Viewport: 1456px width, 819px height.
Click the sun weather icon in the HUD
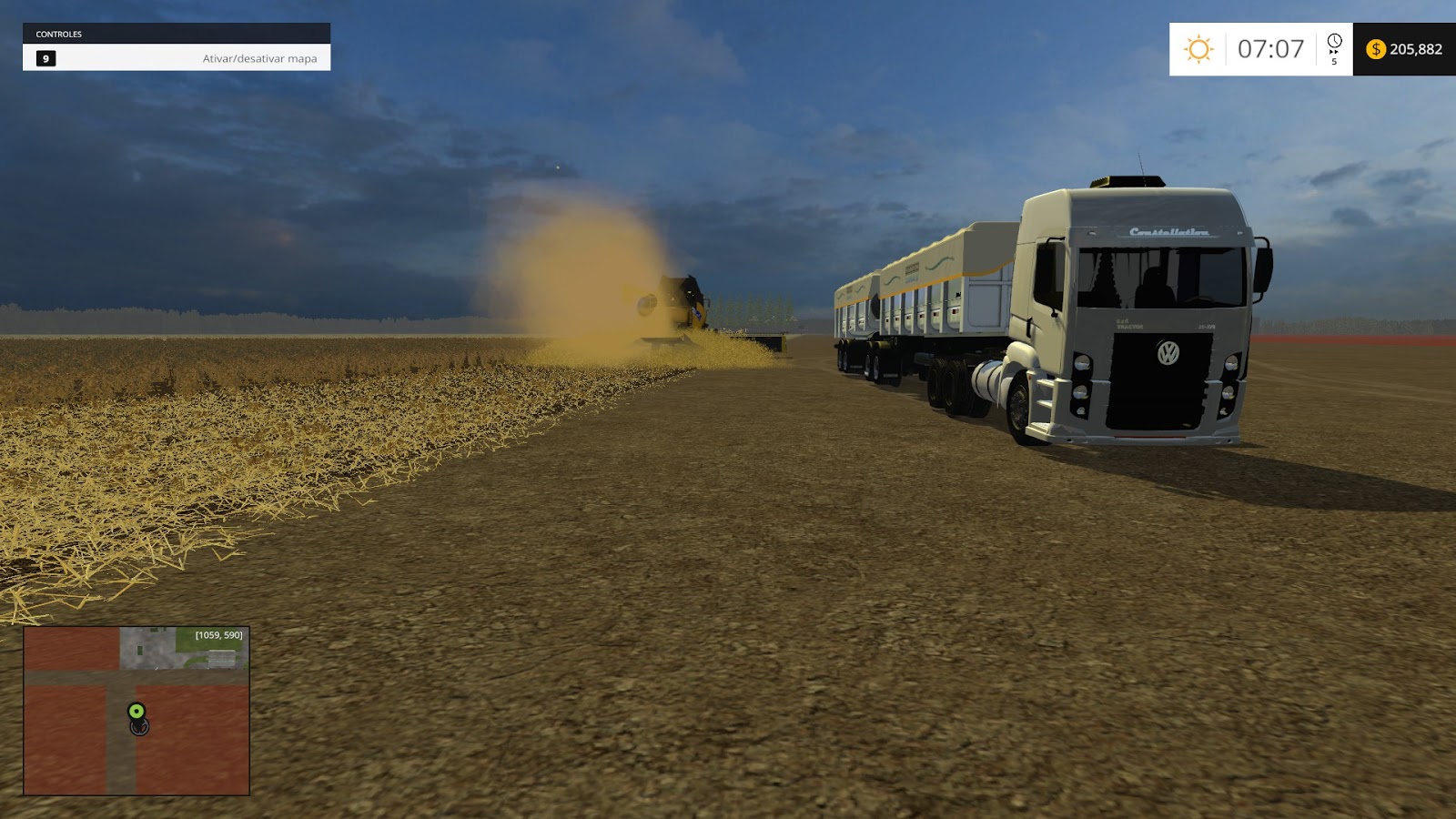coord(1198,49)
